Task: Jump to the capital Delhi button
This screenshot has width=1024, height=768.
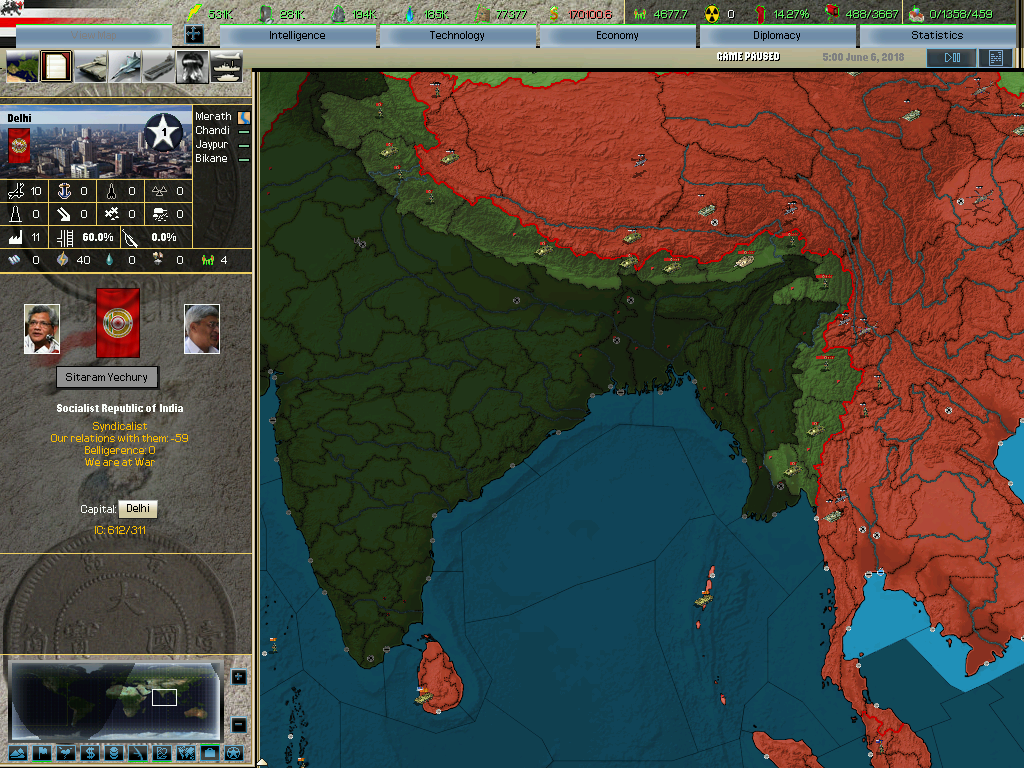Action: [x=137, y=509]
